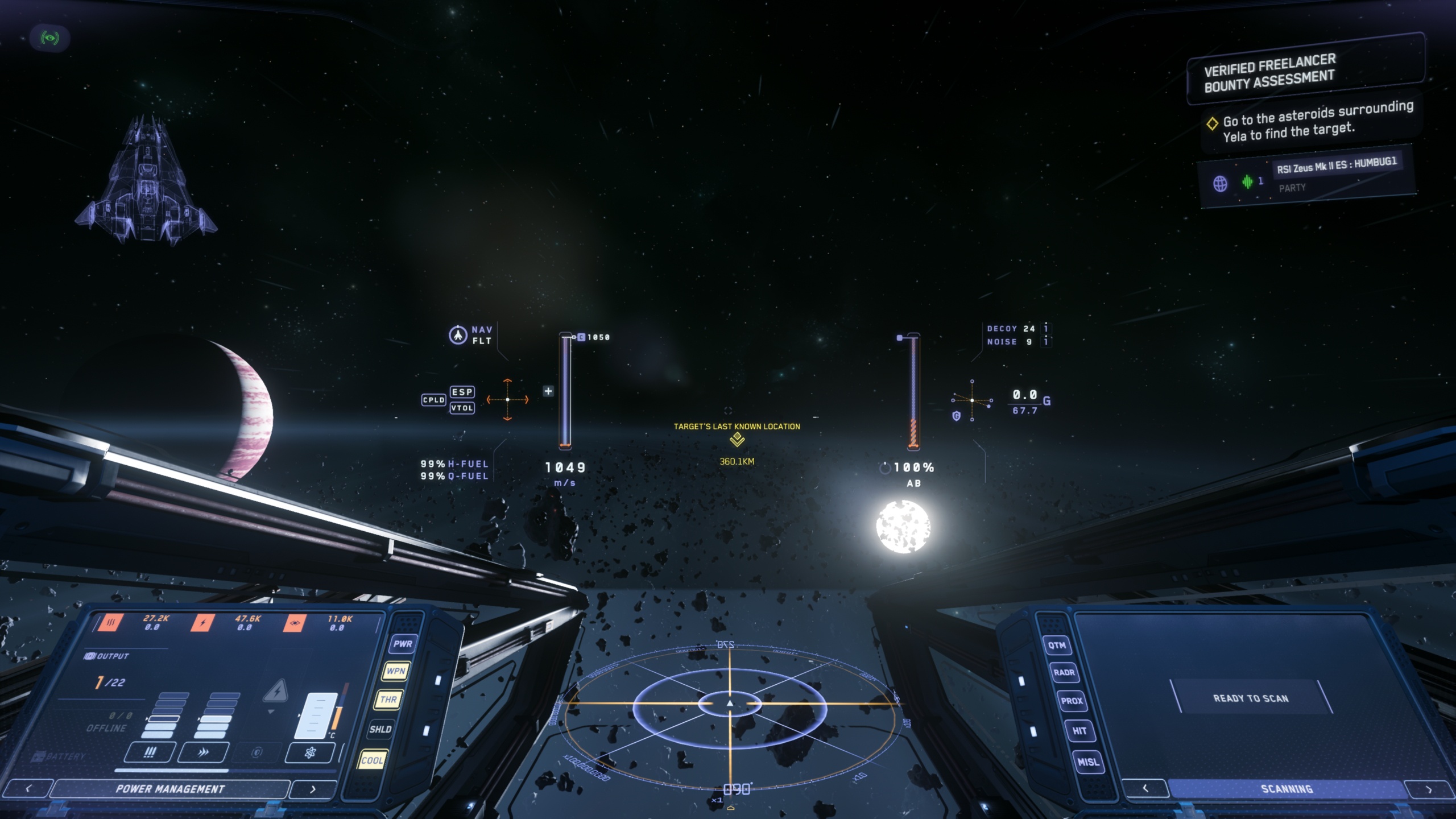
Task: Go to previous page on Scanning screen
Action: [x=1145, y=788]
